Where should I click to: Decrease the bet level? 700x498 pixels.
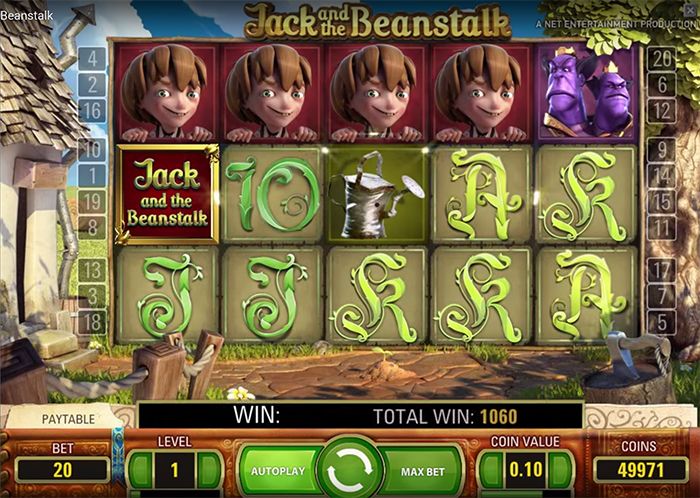click(x=140, y=468)
